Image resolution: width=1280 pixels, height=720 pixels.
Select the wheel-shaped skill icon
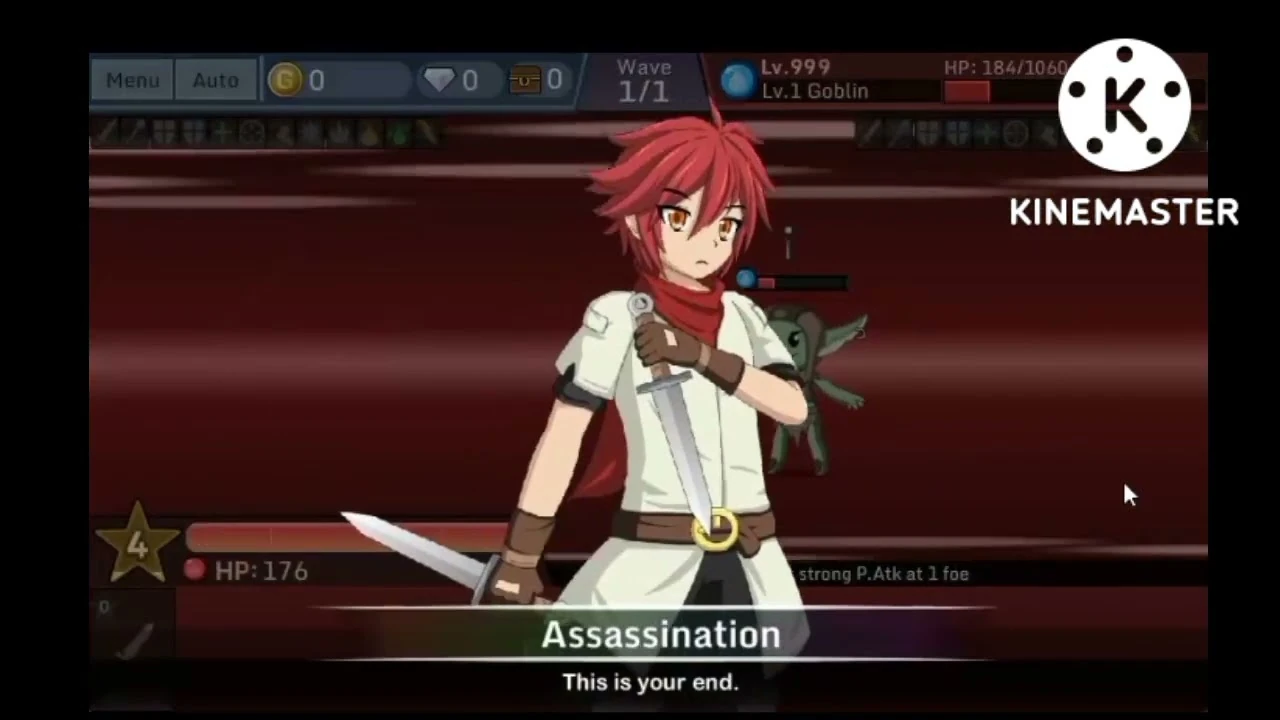(x=250, y=134)
